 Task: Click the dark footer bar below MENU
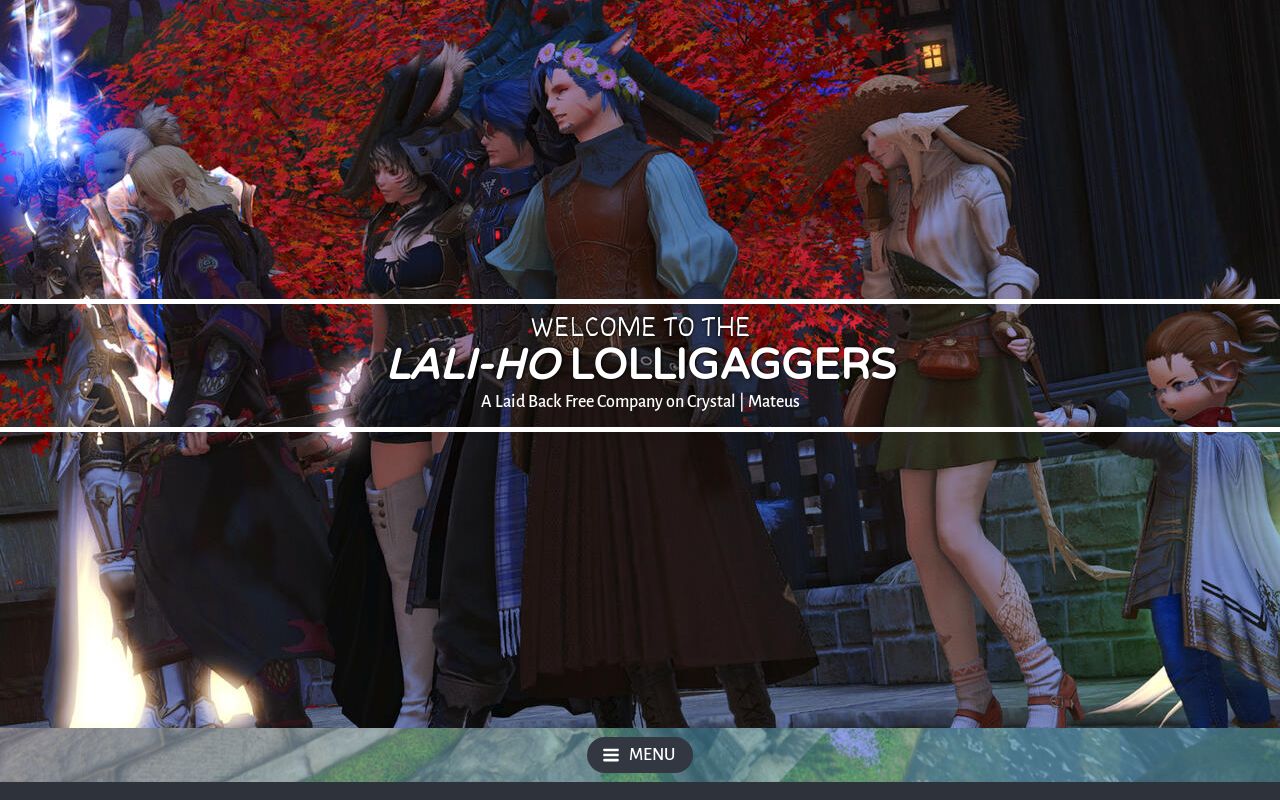(x=640, y=790)
